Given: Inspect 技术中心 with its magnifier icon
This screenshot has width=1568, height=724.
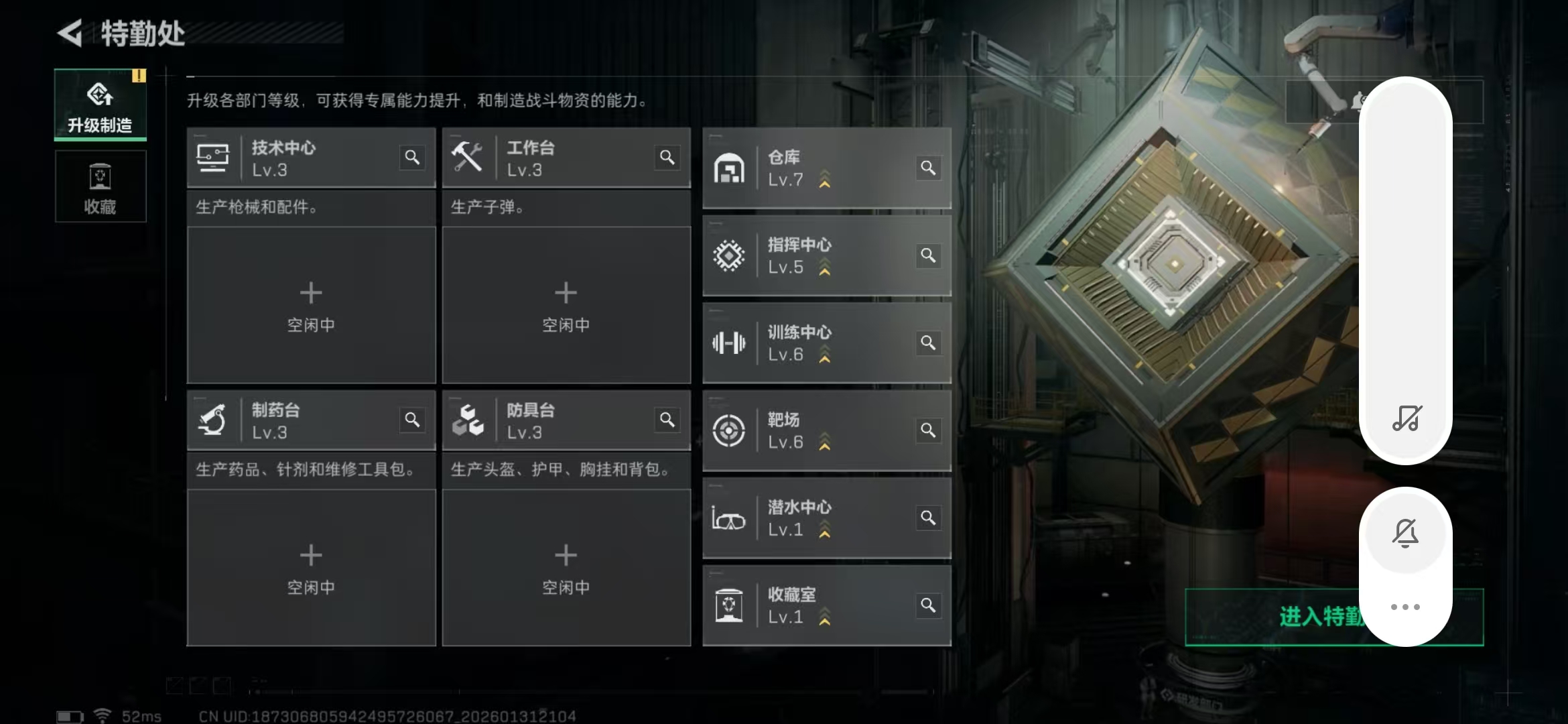Looking at the screenshot, I should pyautogui.click(x=413, y=158).
